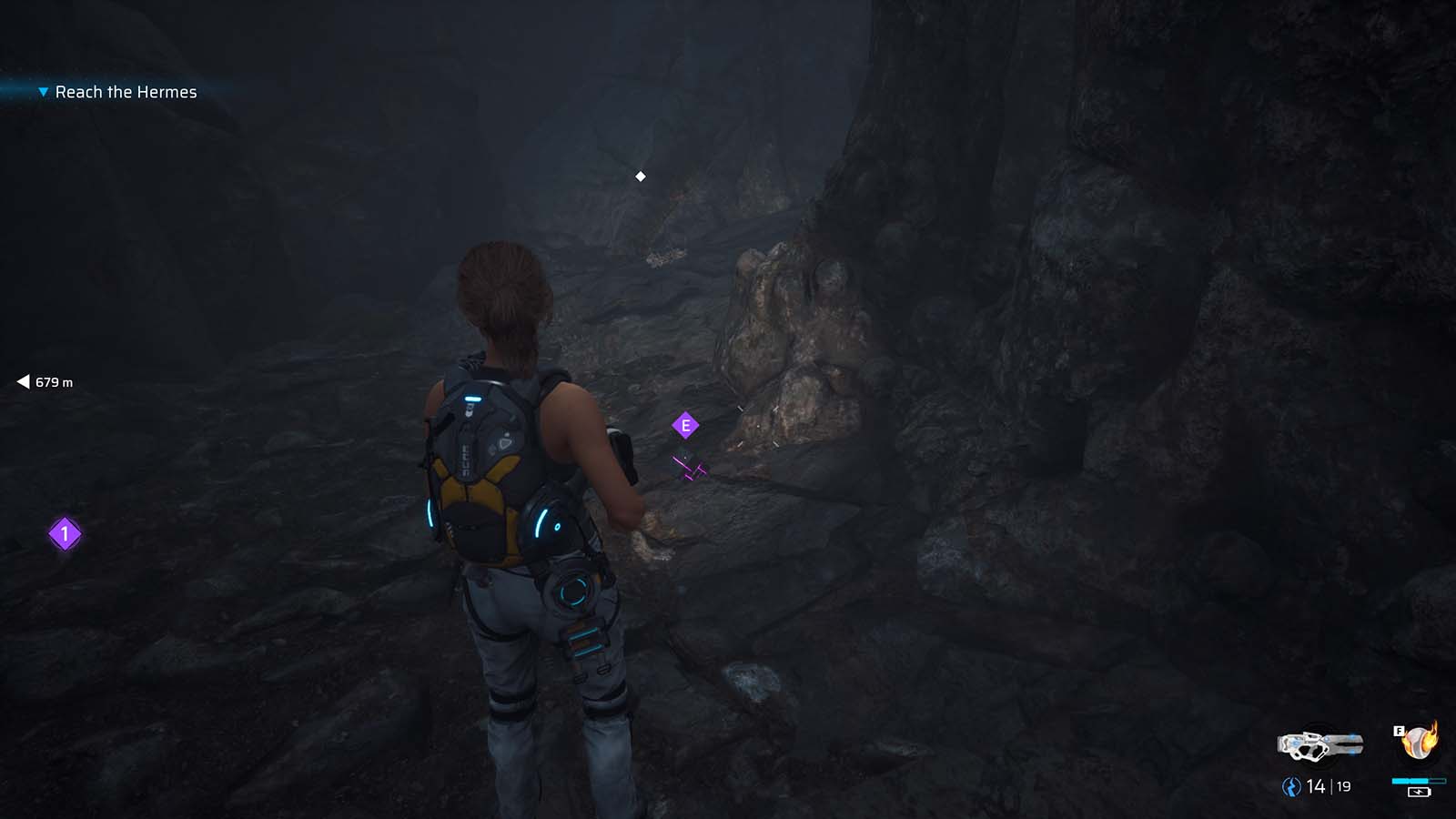Click the blue chevron beside the objective text
This screenshot has width=1456, height=819.
(42, 92)
